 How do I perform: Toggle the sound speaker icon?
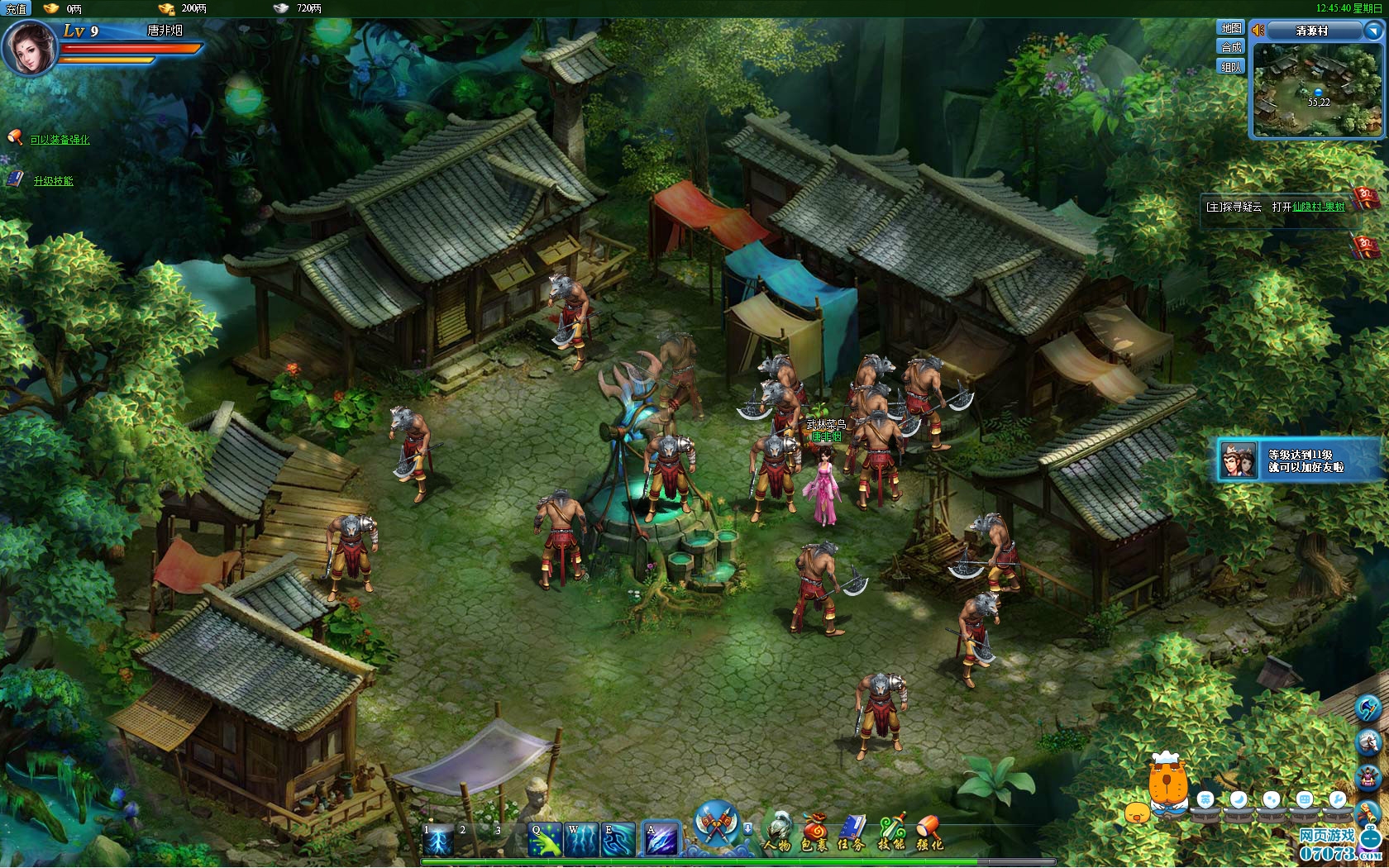click(1258, 31)
